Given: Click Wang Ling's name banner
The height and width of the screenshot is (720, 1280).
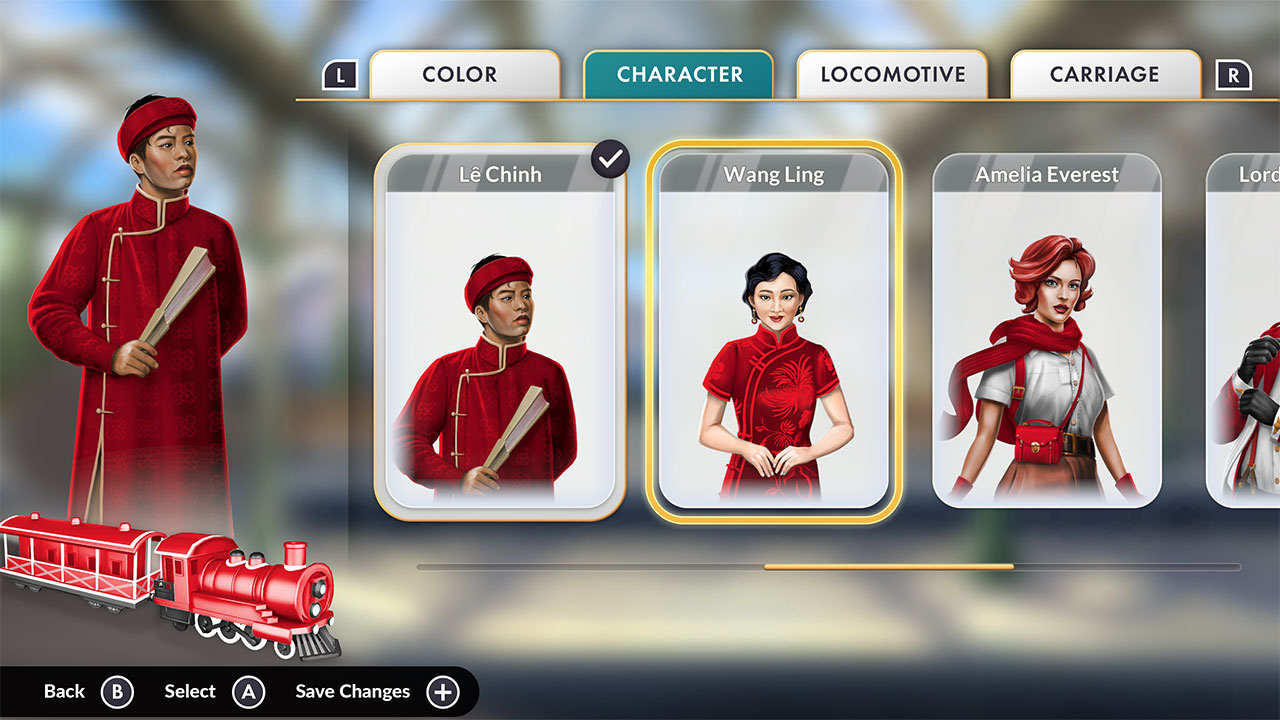Looking at the screenshot, I should coord(775,174).
